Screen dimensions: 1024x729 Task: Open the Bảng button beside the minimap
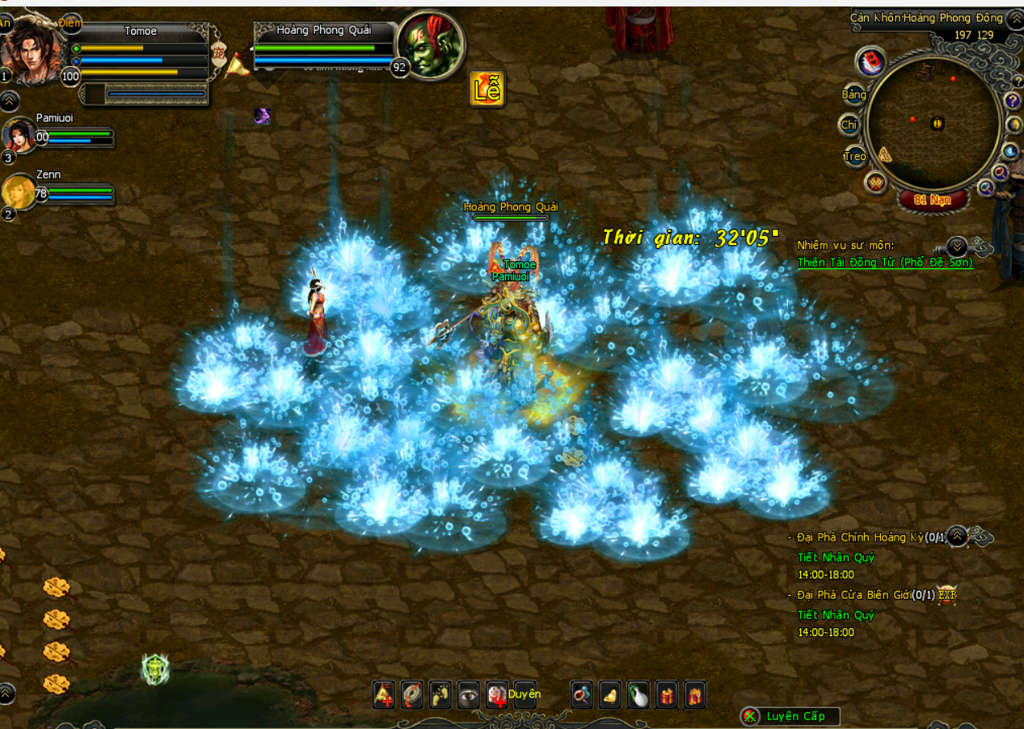853,95
